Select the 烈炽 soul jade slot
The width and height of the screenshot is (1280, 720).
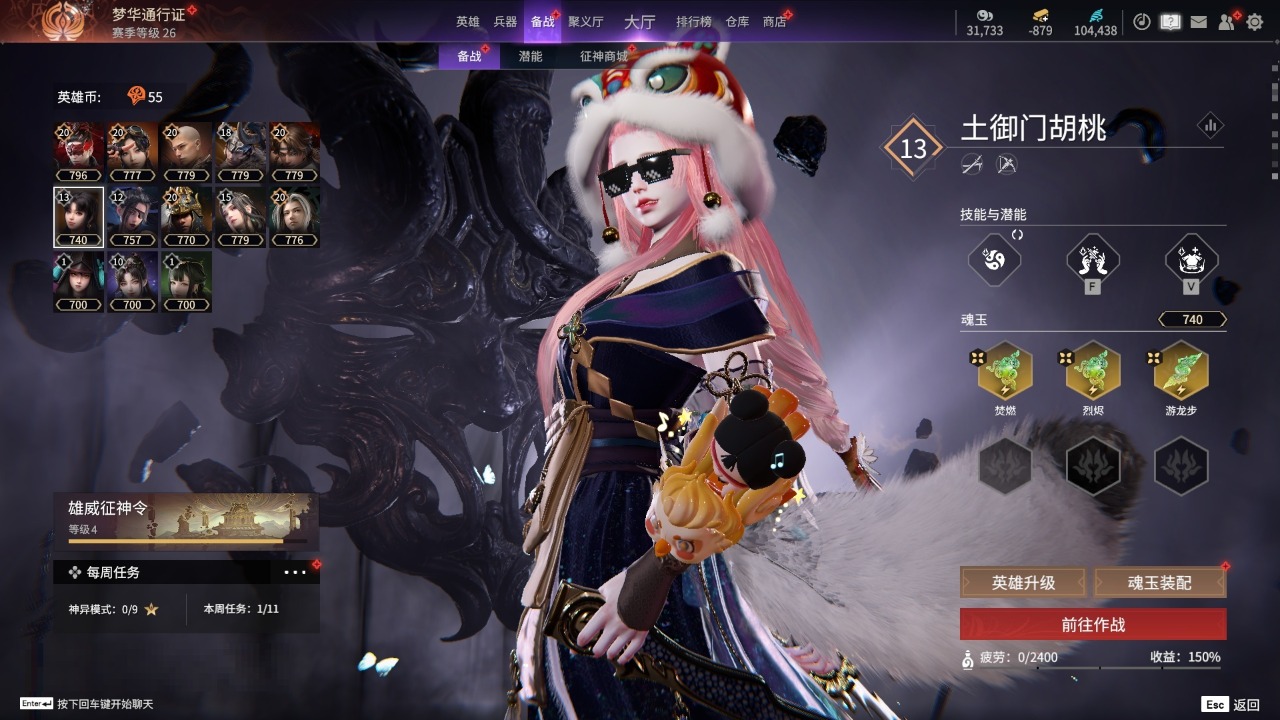(1093, 372)
